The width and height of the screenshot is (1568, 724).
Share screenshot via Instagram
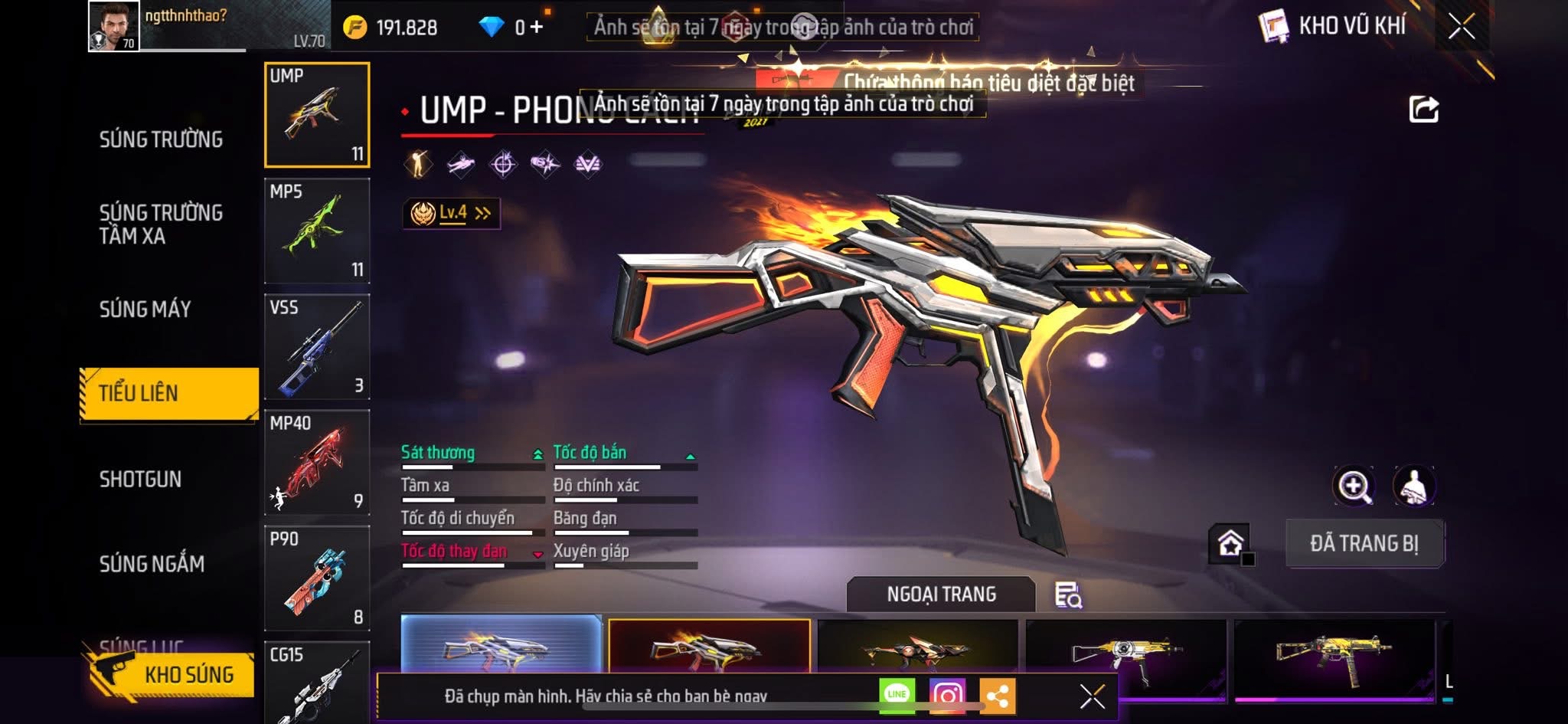947,695
